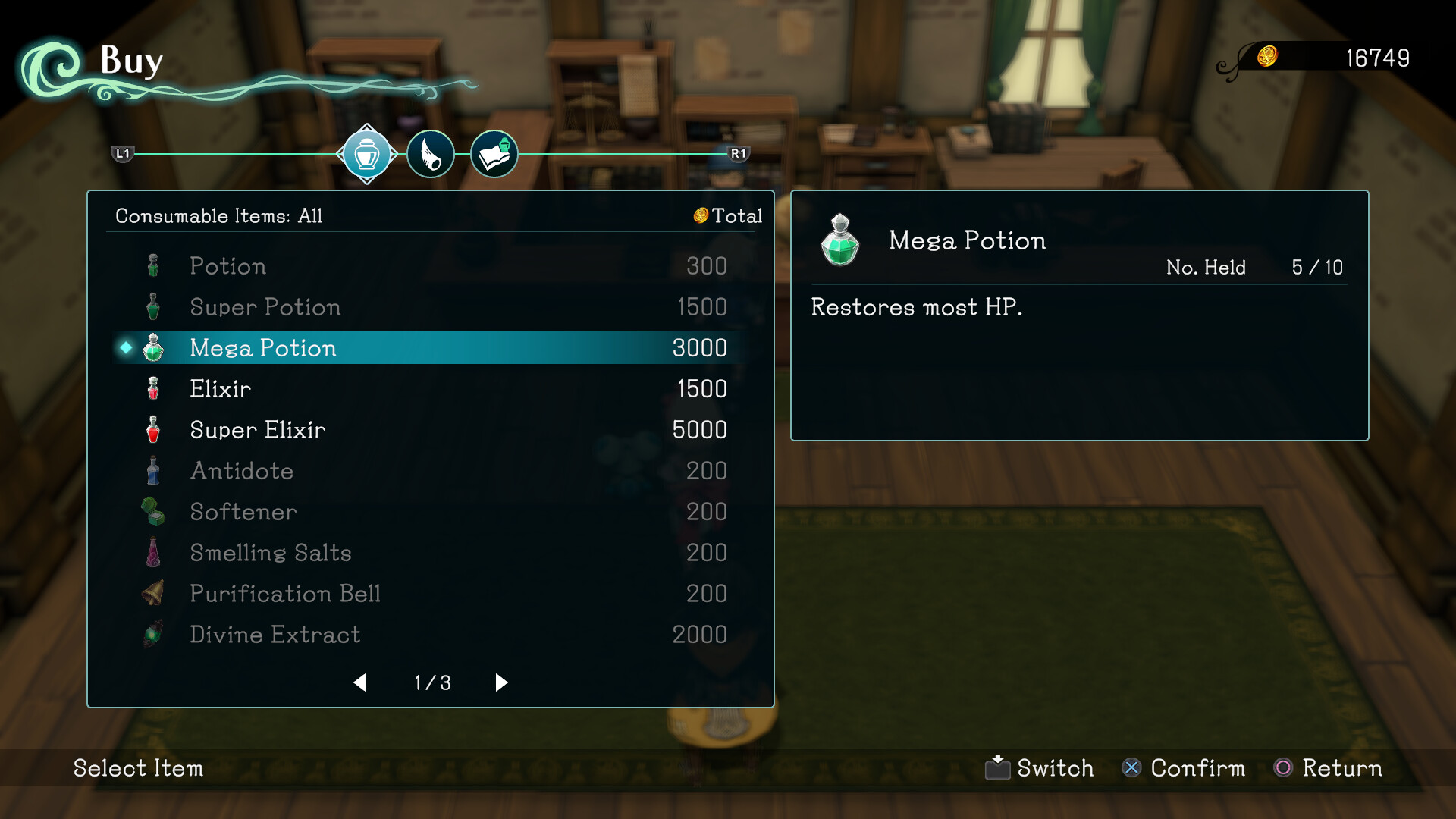Click the gold coin icon near Total

700,215
